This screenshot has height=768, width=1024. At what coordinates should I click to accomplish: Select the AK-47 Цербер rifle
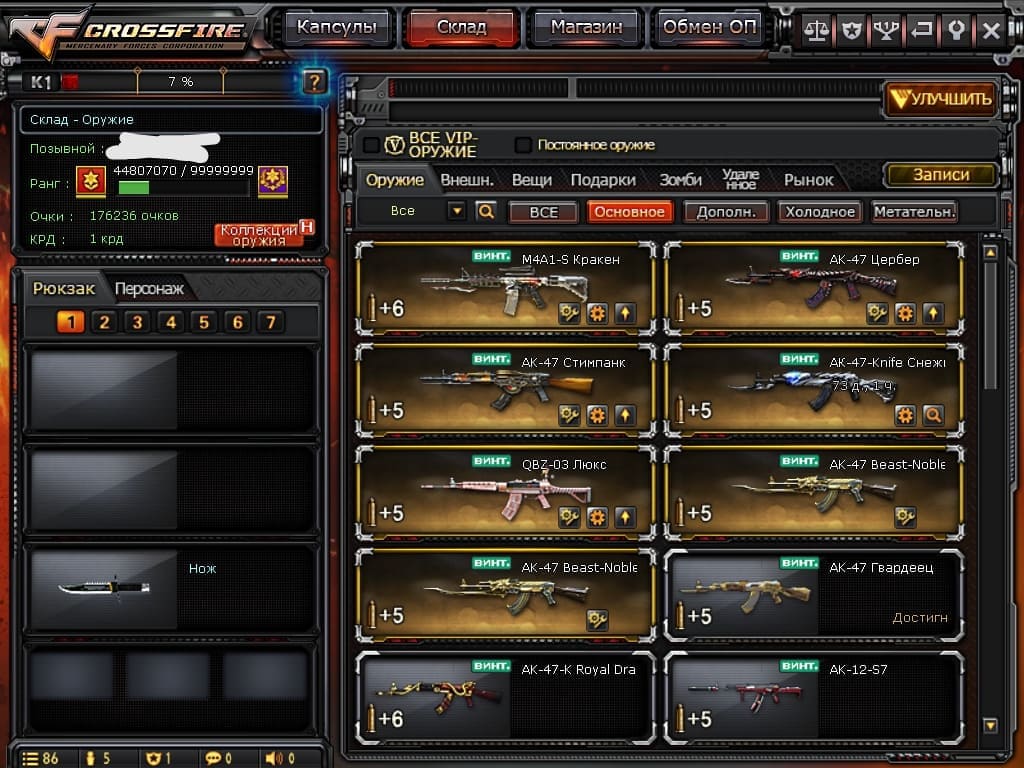(813, 291)
